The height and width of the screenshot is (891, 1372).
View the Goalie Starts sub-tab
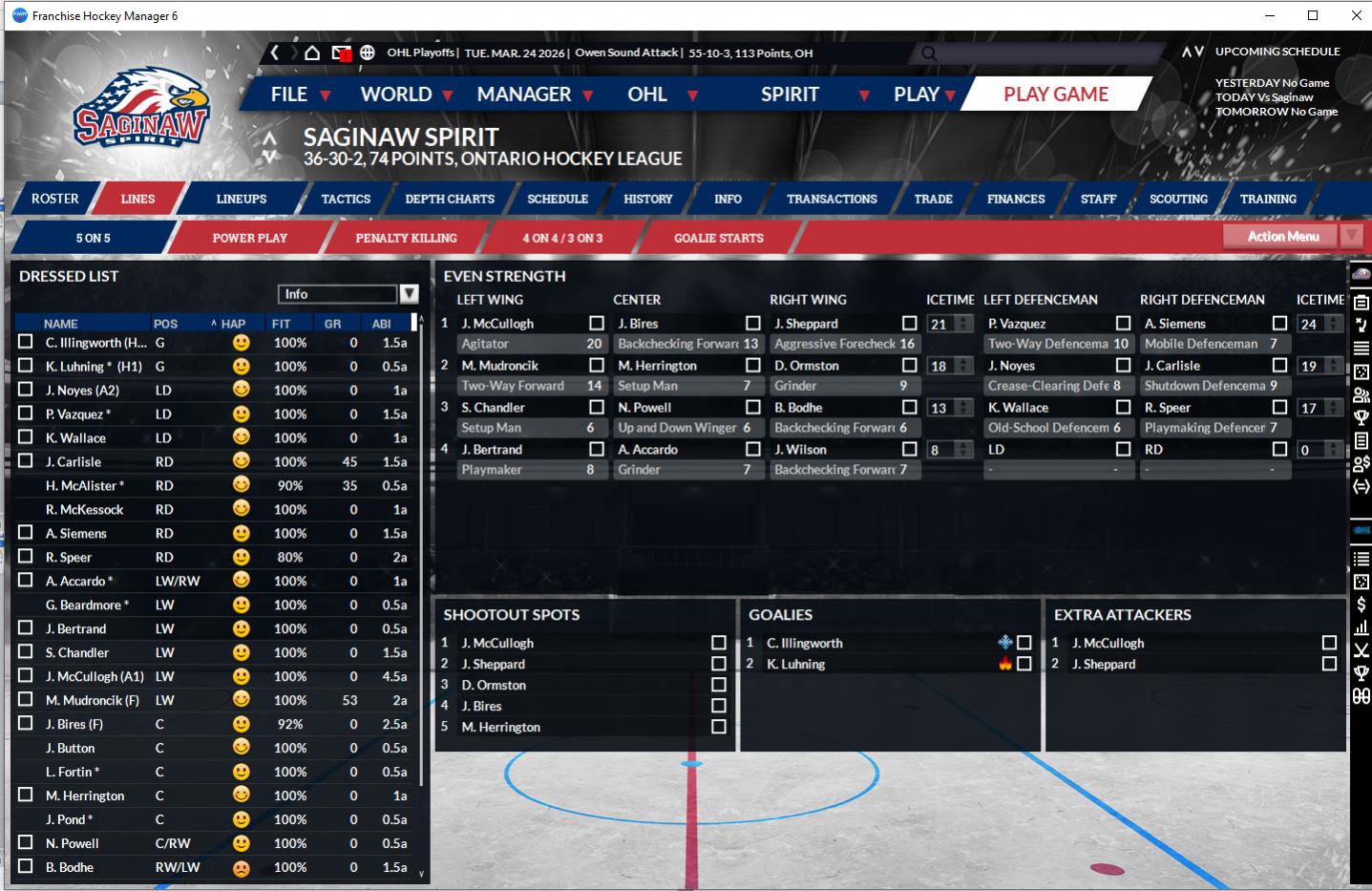[718, 238]
